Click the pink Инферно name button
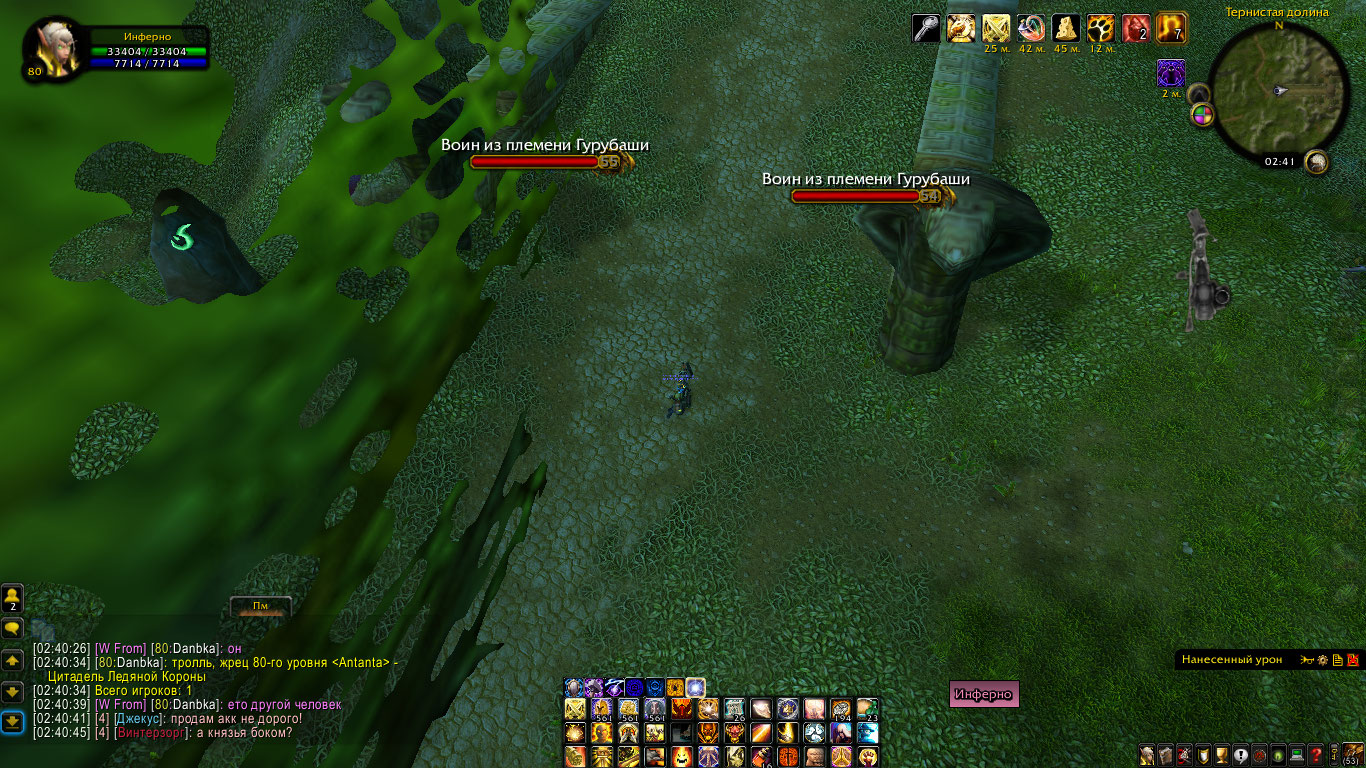The width and height of the screenshot is (1366, 768). tap(983, 694)
